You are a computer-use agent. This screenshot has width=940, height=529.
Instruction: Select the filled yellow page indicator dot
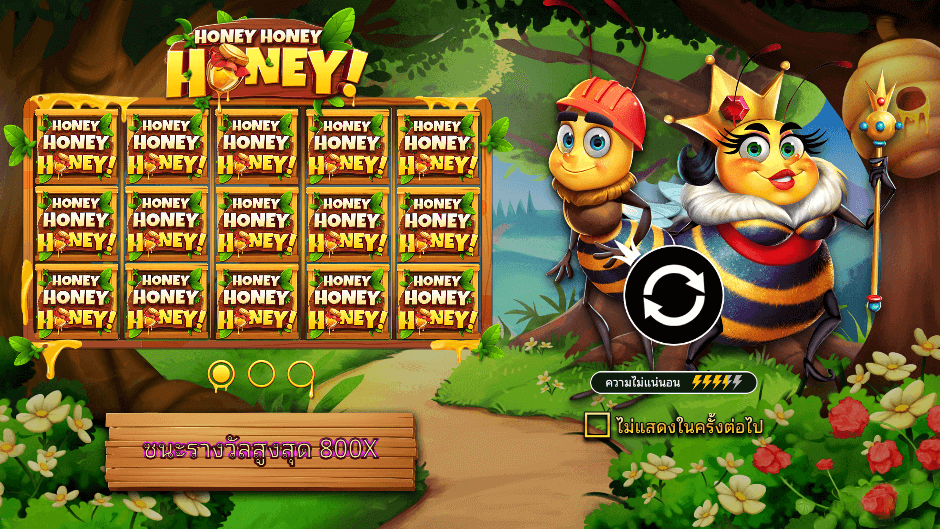click(221, 374)
